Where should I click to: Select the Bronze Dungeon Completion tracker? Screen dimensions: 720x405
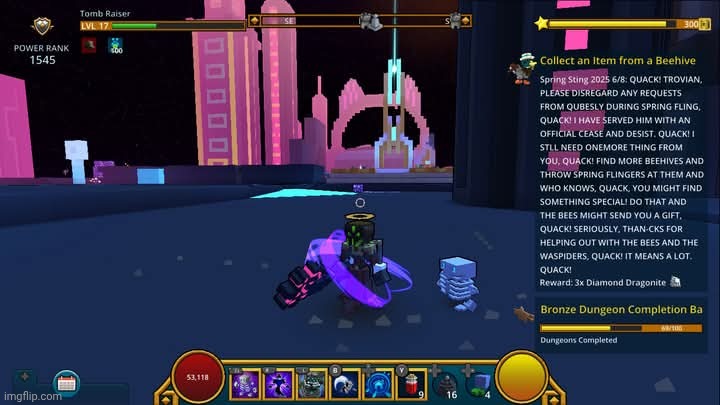pos(621,310)
